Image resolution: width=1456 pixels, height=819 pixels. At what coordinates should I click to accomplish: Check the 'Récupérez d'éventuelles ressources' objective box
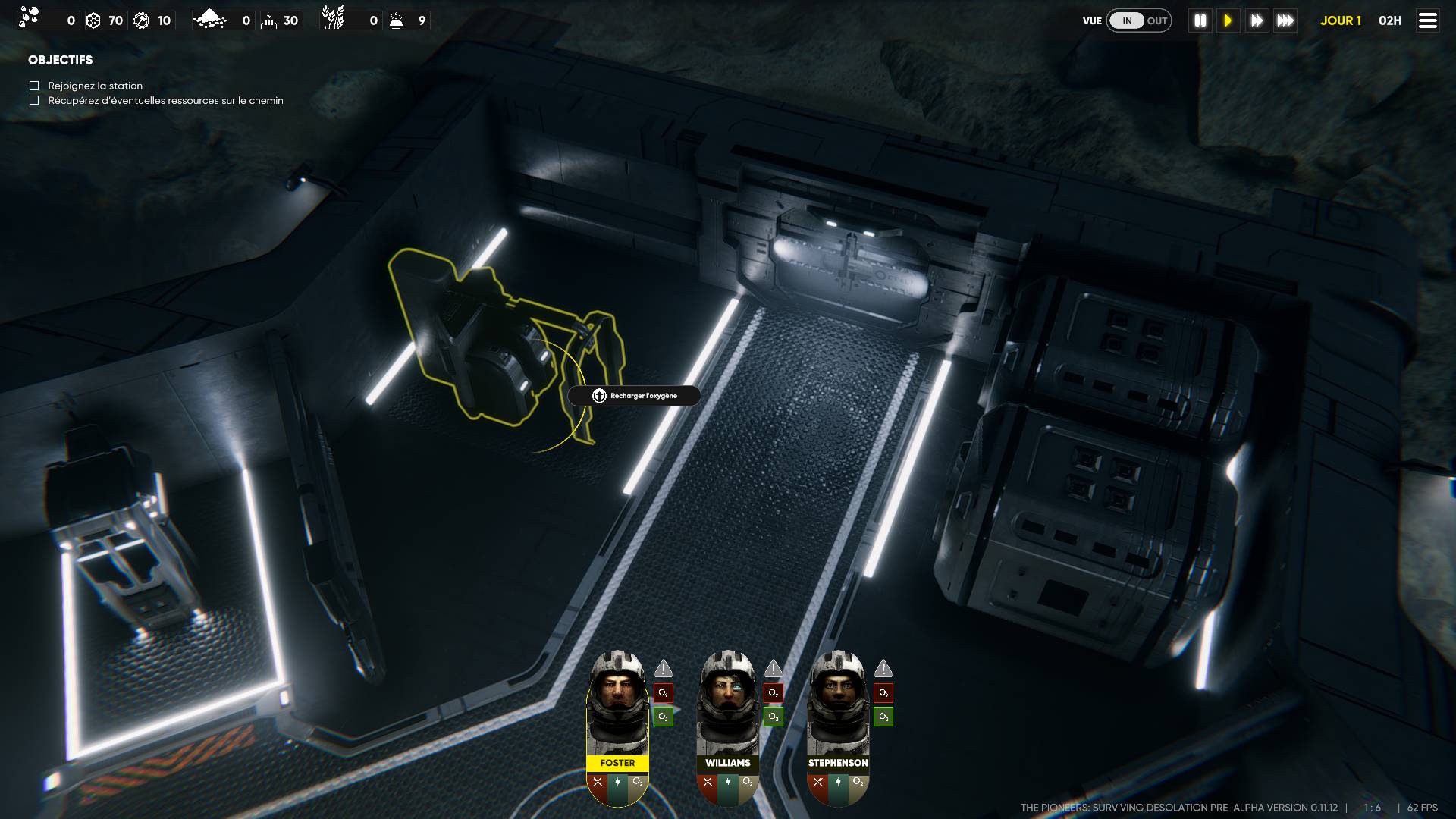click(34, 100)
